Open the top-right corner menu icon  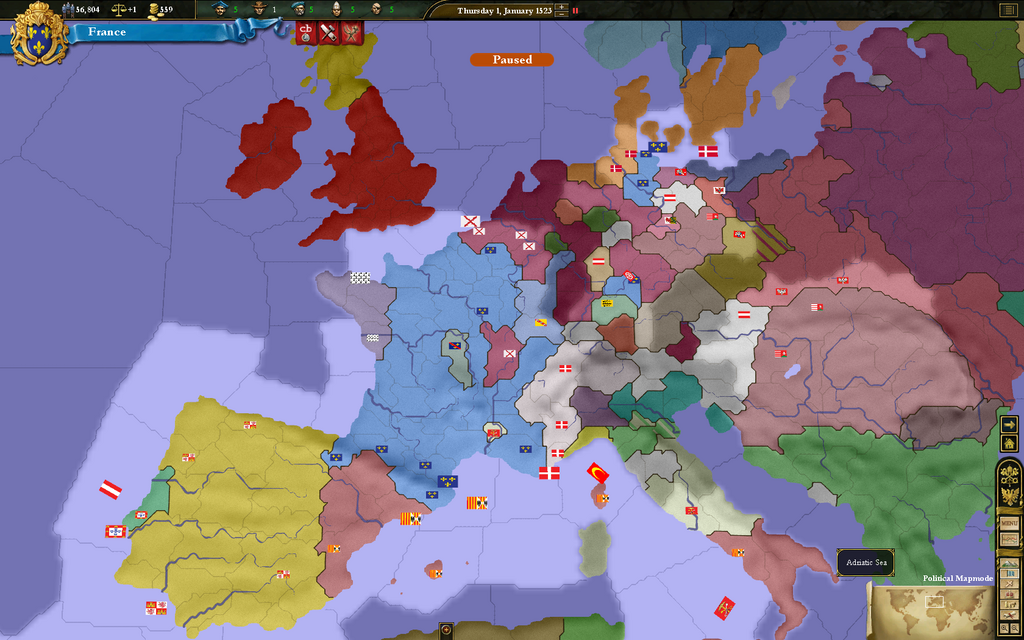1007,10
